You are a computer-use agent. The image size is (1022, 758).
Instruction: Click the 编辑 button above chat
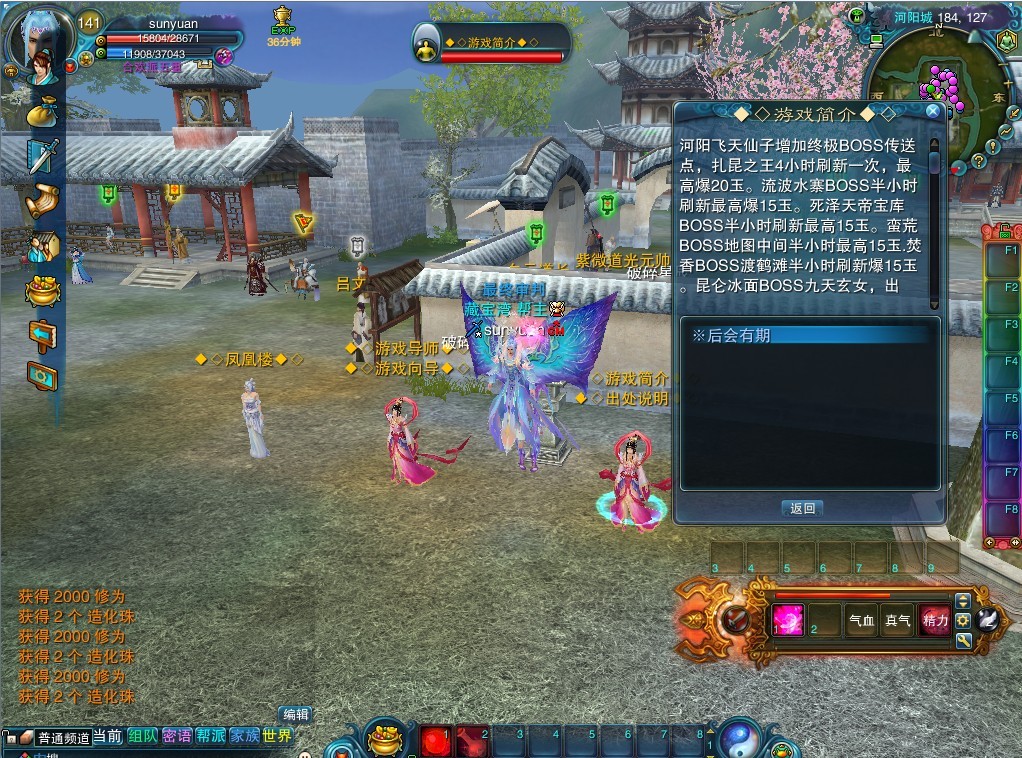click(295, 714)
